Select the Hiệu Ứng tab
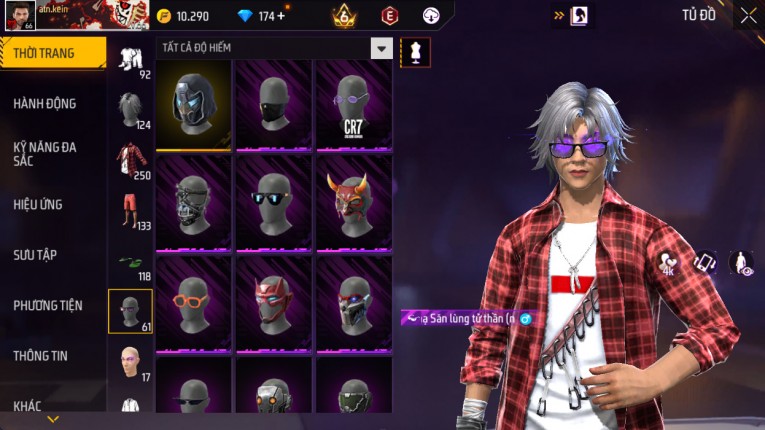765x430 pixels. coord(38,205)
